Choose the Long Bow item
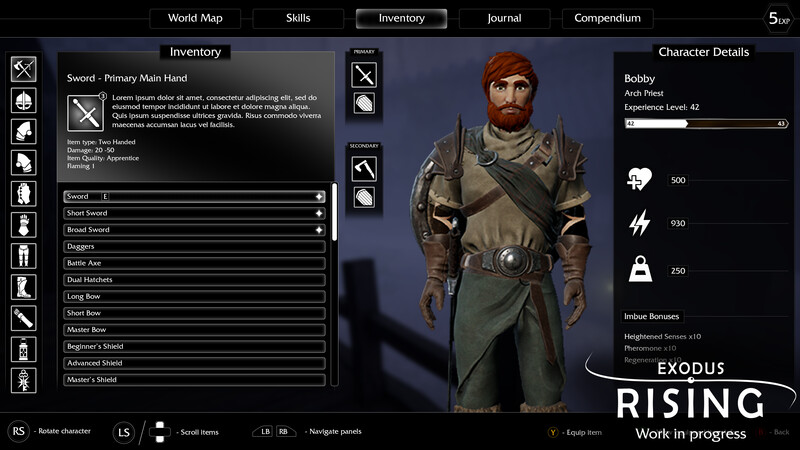This screenshot has width=800, height=450. click(194, 296)
